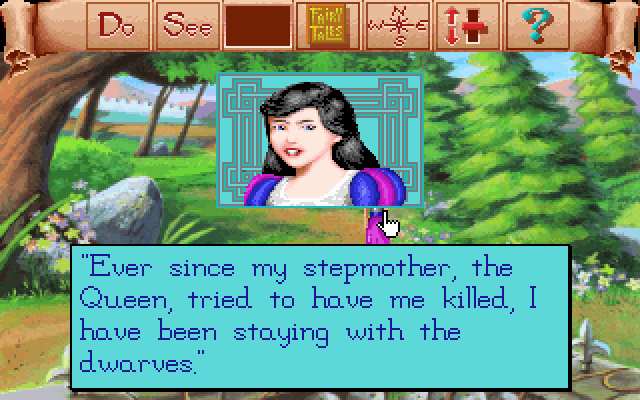Click the empty brown inventory slot

(x=258, y=26)
